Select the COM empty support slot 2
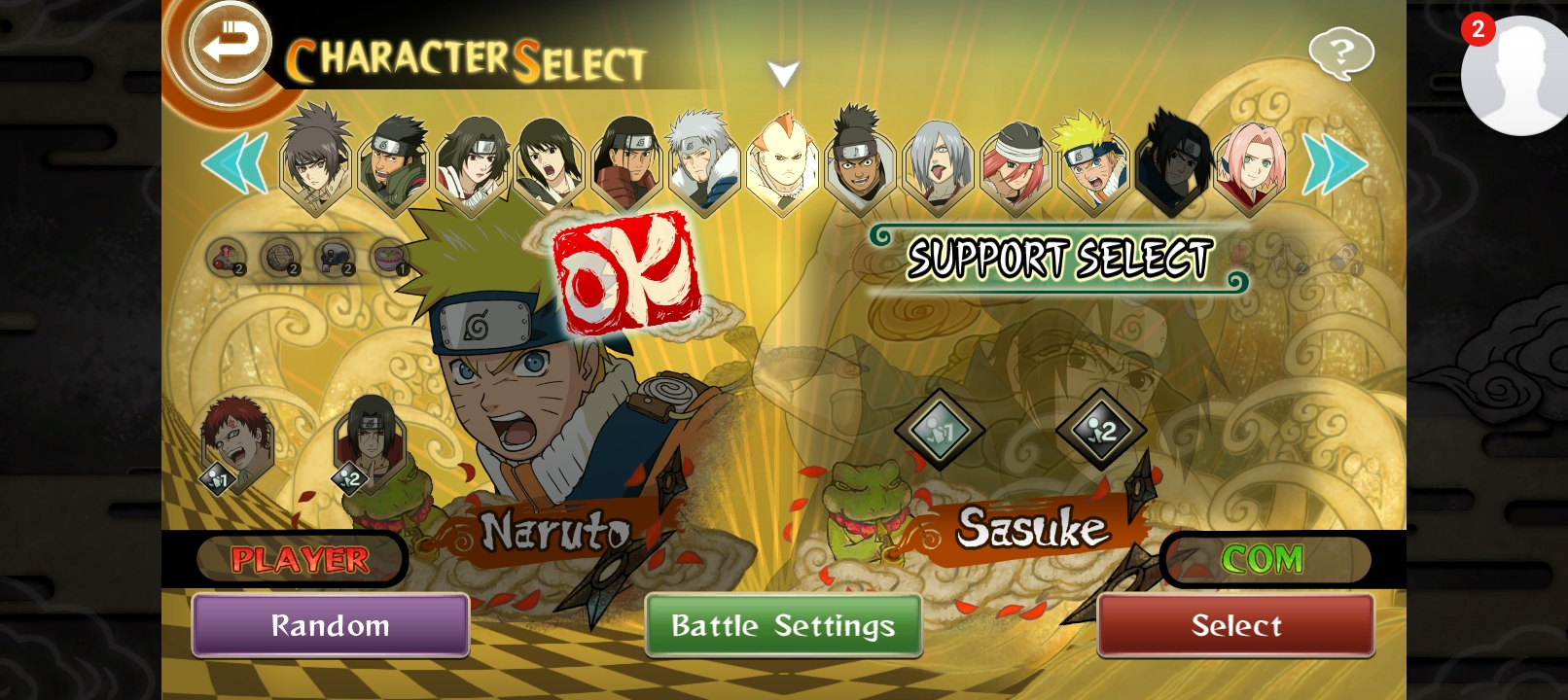1568x700 pixels. 1100,430
